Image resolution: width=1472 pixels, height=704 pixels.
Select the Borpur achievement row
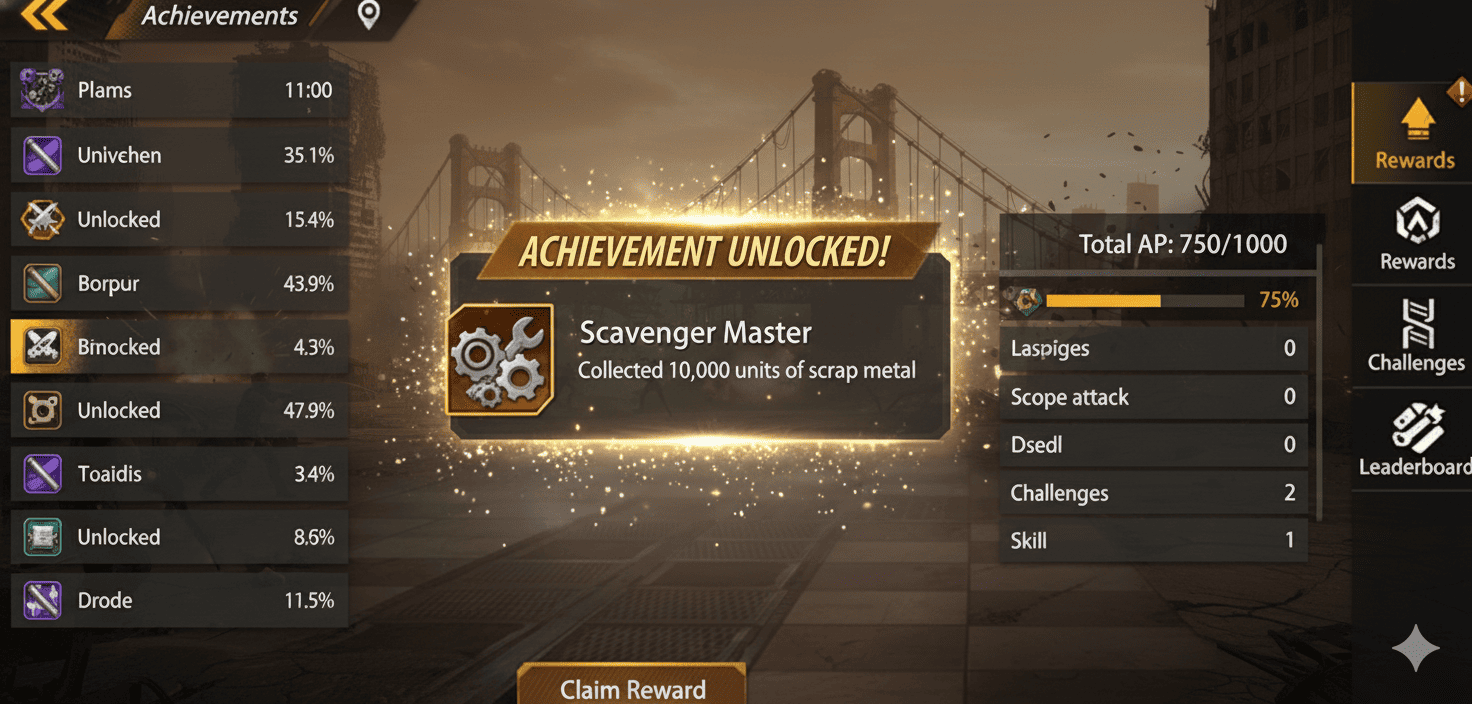click(x=180, y=284)
